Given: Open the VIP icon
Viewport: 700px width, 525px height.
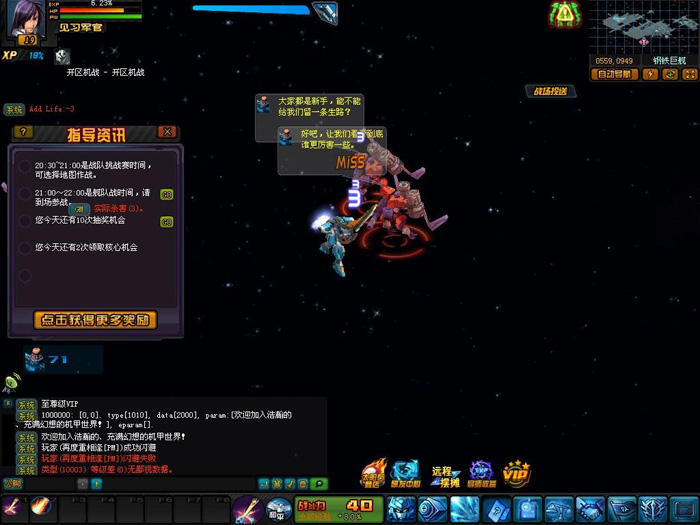Looking at the screenshot, I should [516, 473].
